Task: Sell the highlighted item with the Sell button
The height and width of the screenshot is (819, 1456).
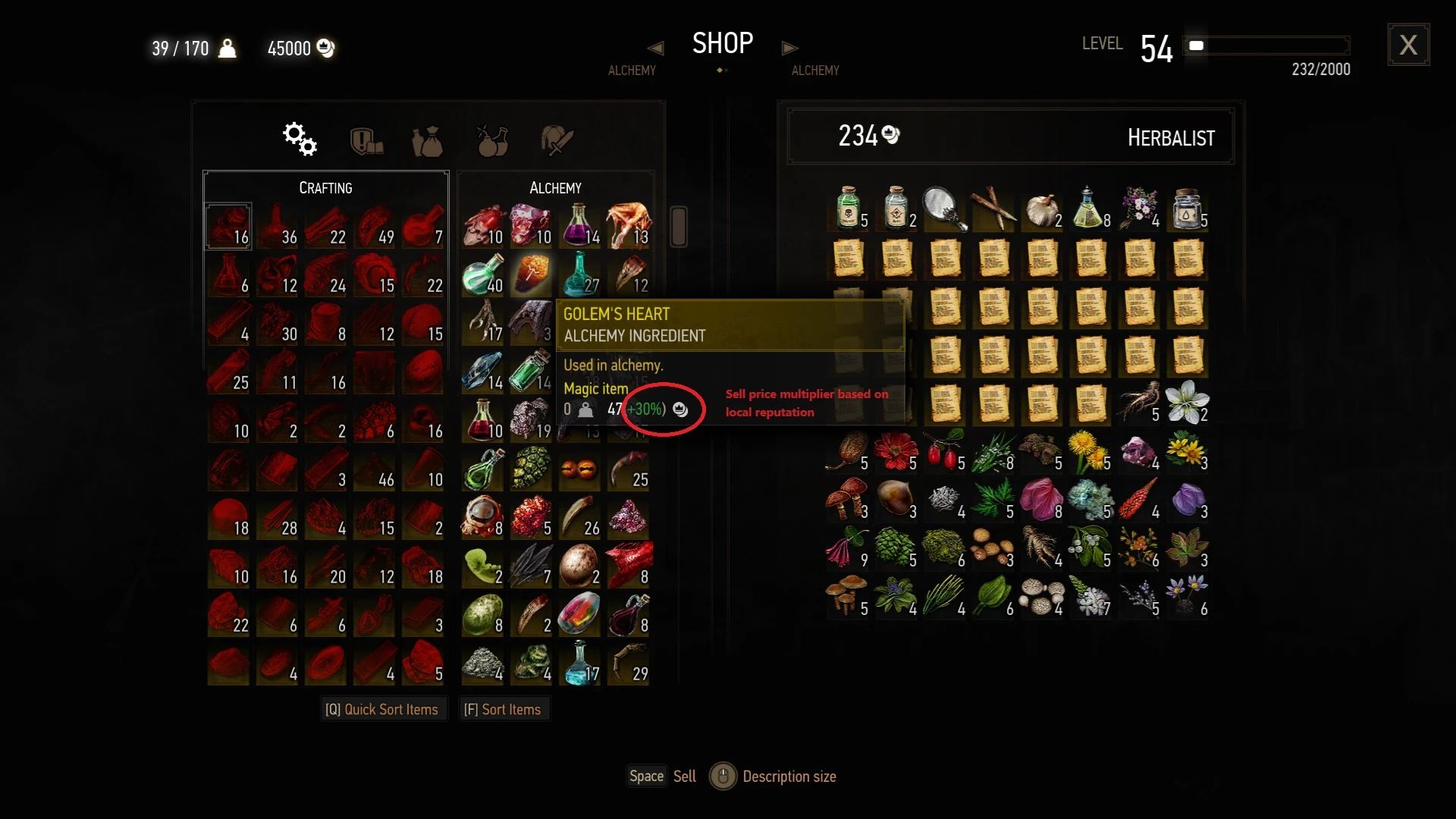Action: click(662, 777)
